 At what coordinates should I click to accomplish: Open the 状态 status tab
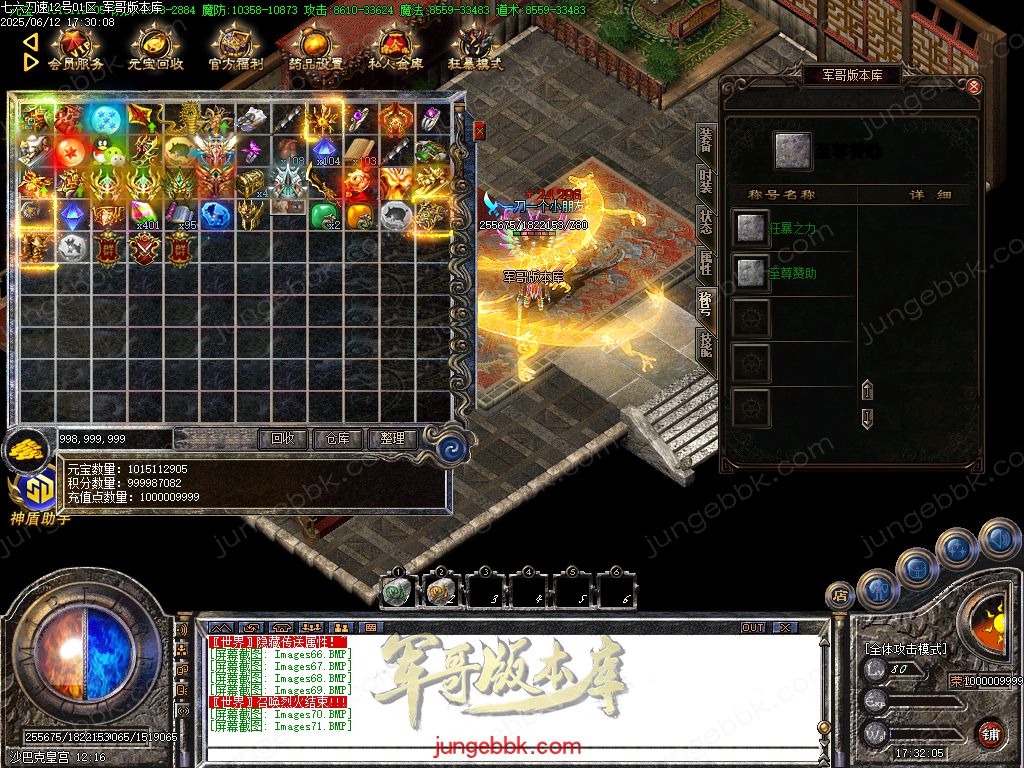tap(706, 222)
